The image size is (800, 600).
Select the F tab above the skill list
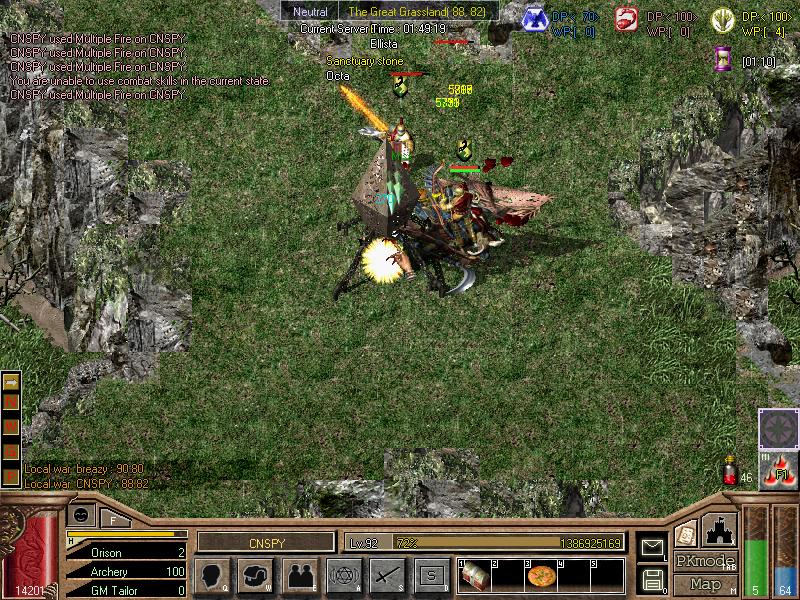(114, 519)
